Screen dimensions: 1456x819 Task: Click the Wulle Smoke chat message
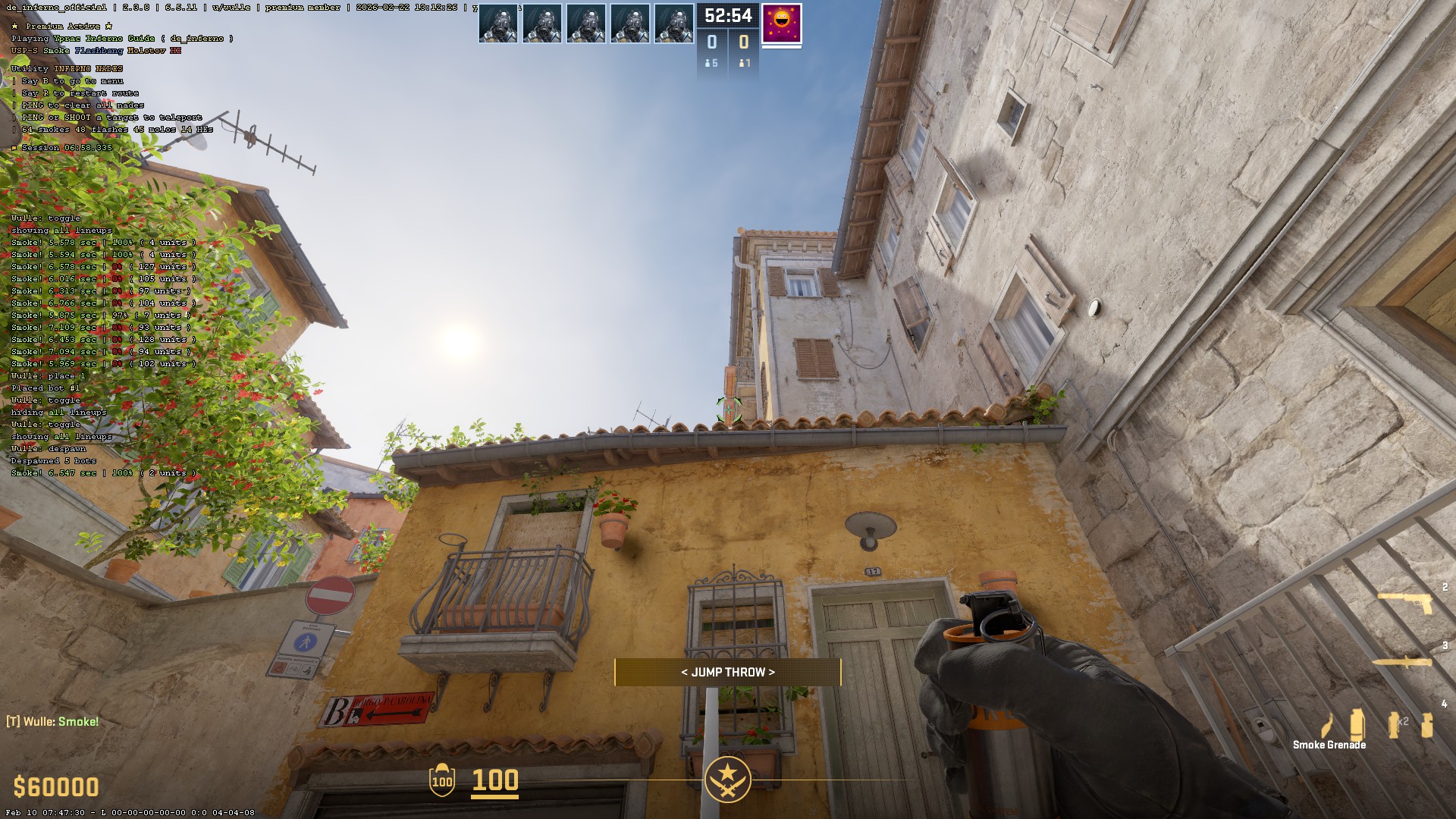click(53, 721)
